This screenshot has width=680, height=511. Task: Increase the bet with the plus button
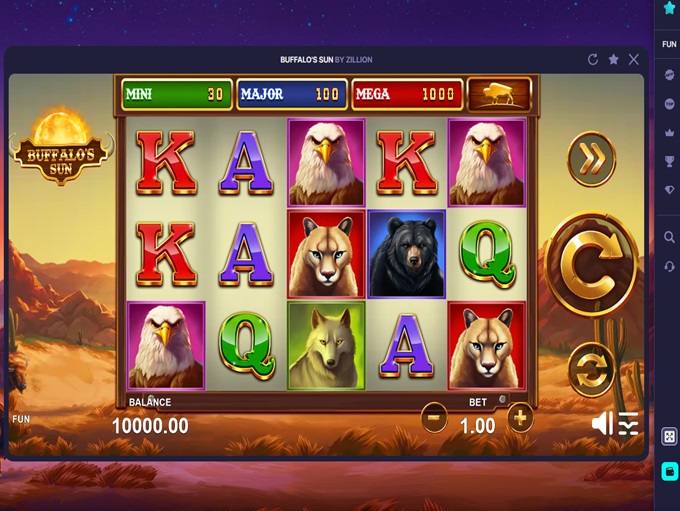point(520,417)
